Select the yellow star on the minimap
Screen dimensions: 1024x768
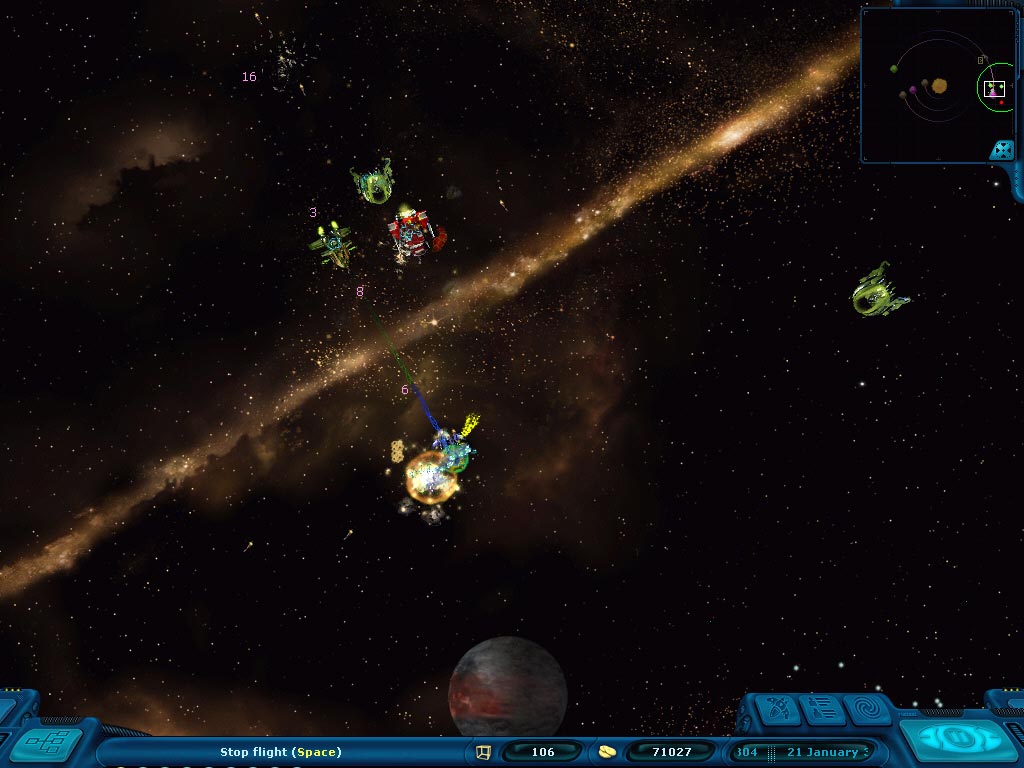click(x=939, y=86)
